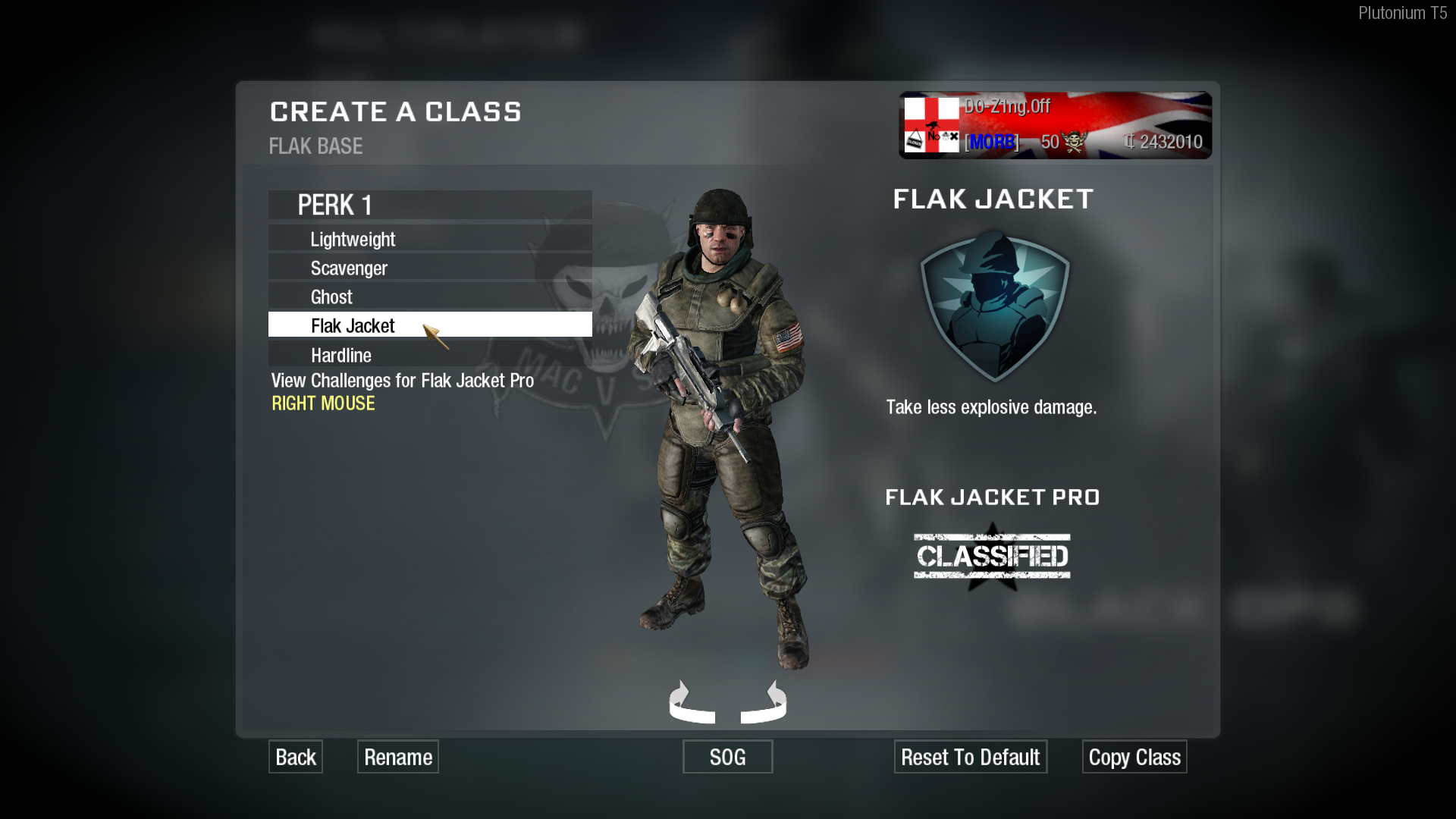The height and width of the screenshot is (819, 1456).
Task: Select the Flak Jacket perk
Action: point(429,325)
